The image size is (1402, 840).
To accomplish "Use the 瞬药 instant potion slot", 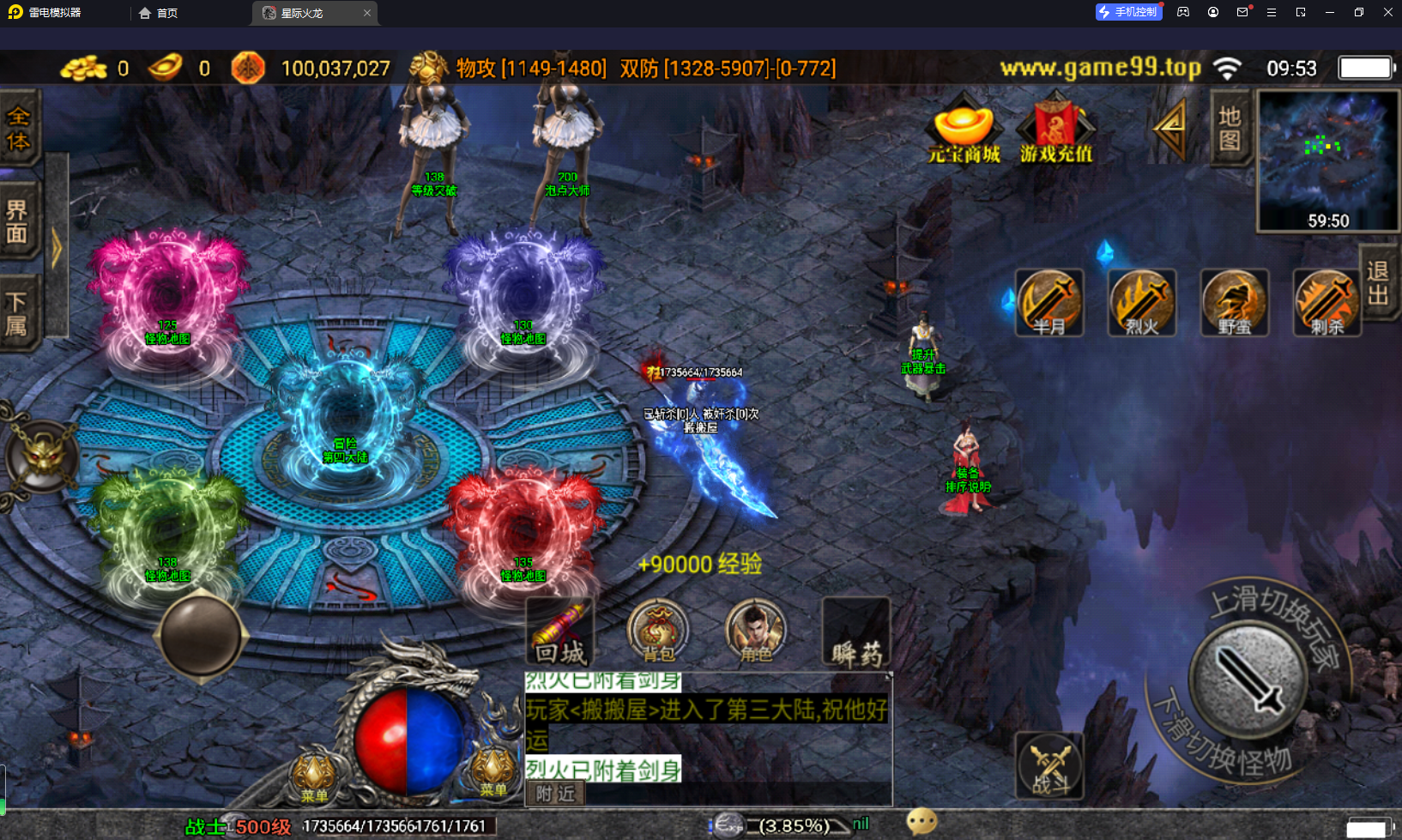I will pyautogui.click(x=855, y=633).
